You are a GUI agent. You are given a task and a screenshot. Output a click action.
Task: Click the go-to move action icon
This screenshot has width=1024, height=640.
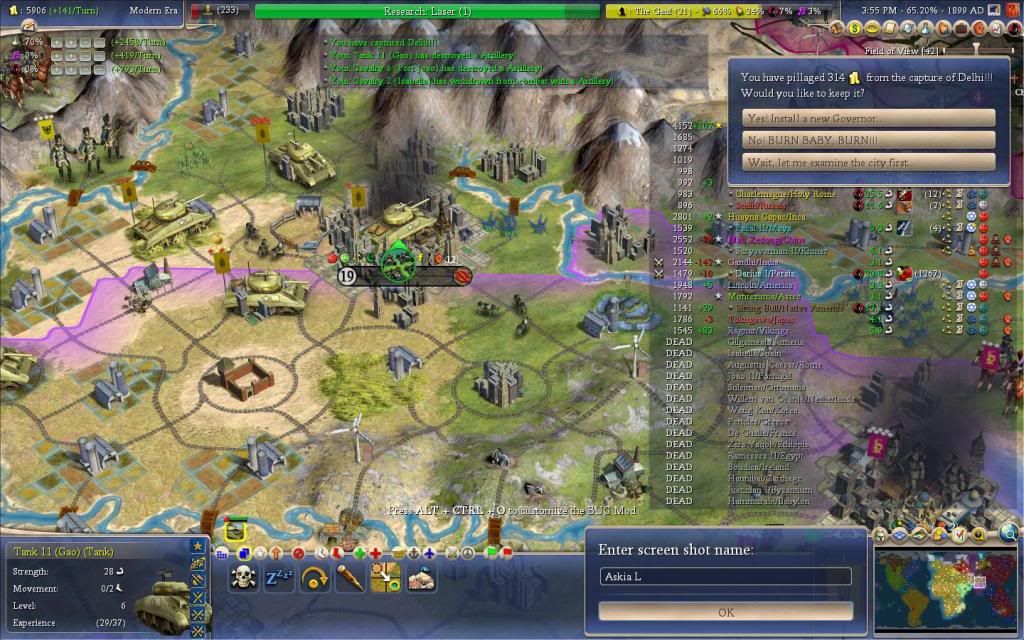point(385,577)
